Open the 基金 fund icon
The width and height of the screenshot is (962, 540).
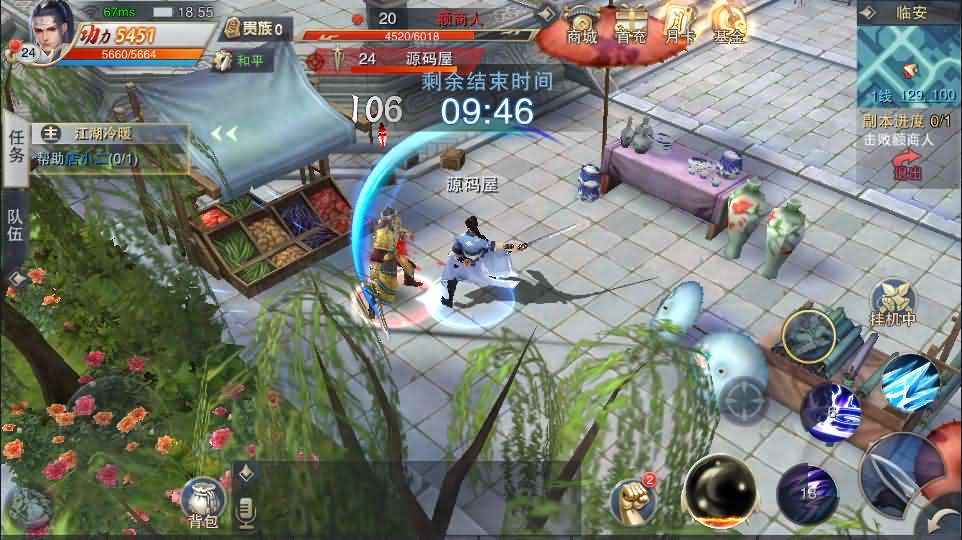point(729,25)
